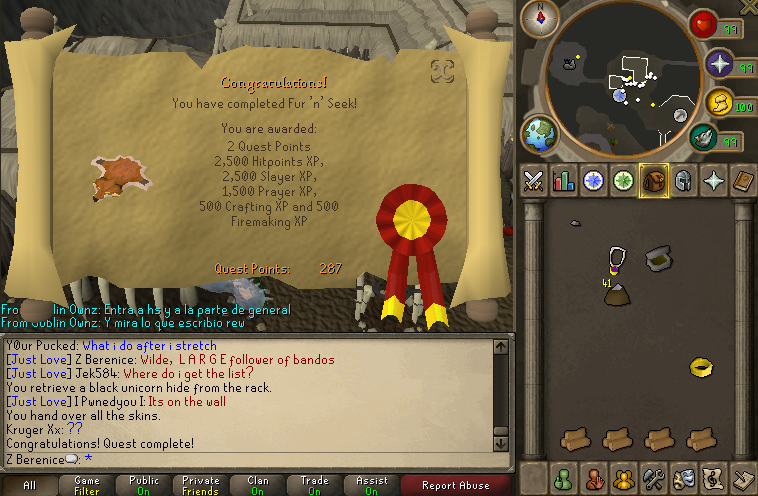Close the quest complete scroll

443,71
